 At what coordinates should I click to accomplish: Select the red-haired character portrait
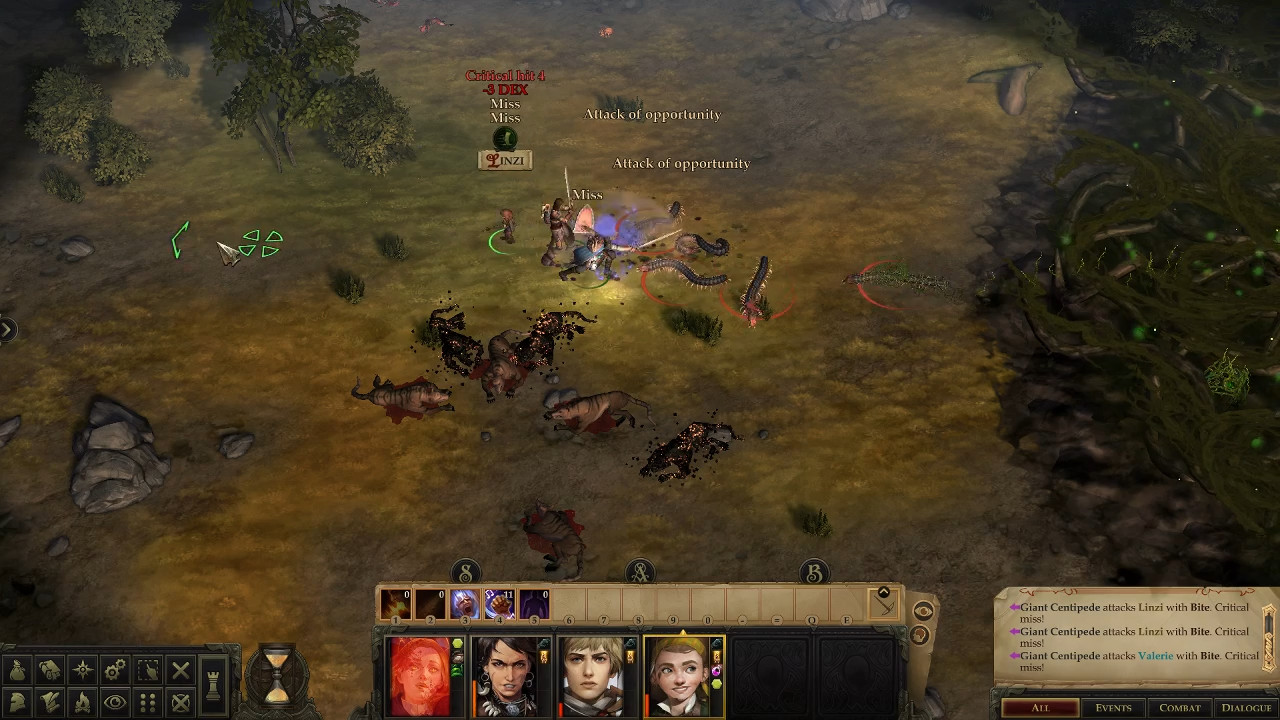pyautogui.click(x=420, y=676)
